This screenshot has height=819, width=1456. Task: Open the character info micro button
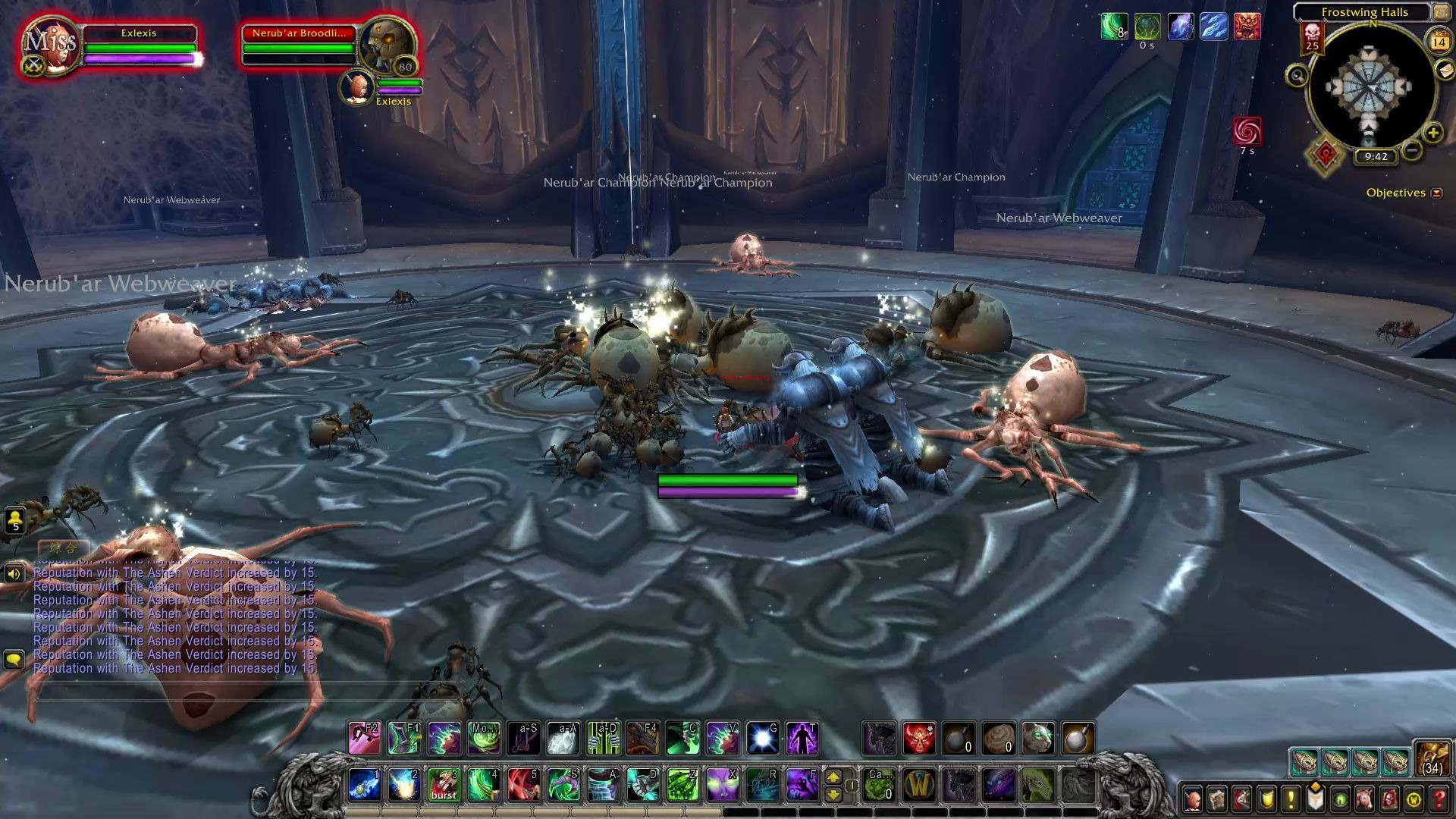[x=1193, y=799]
